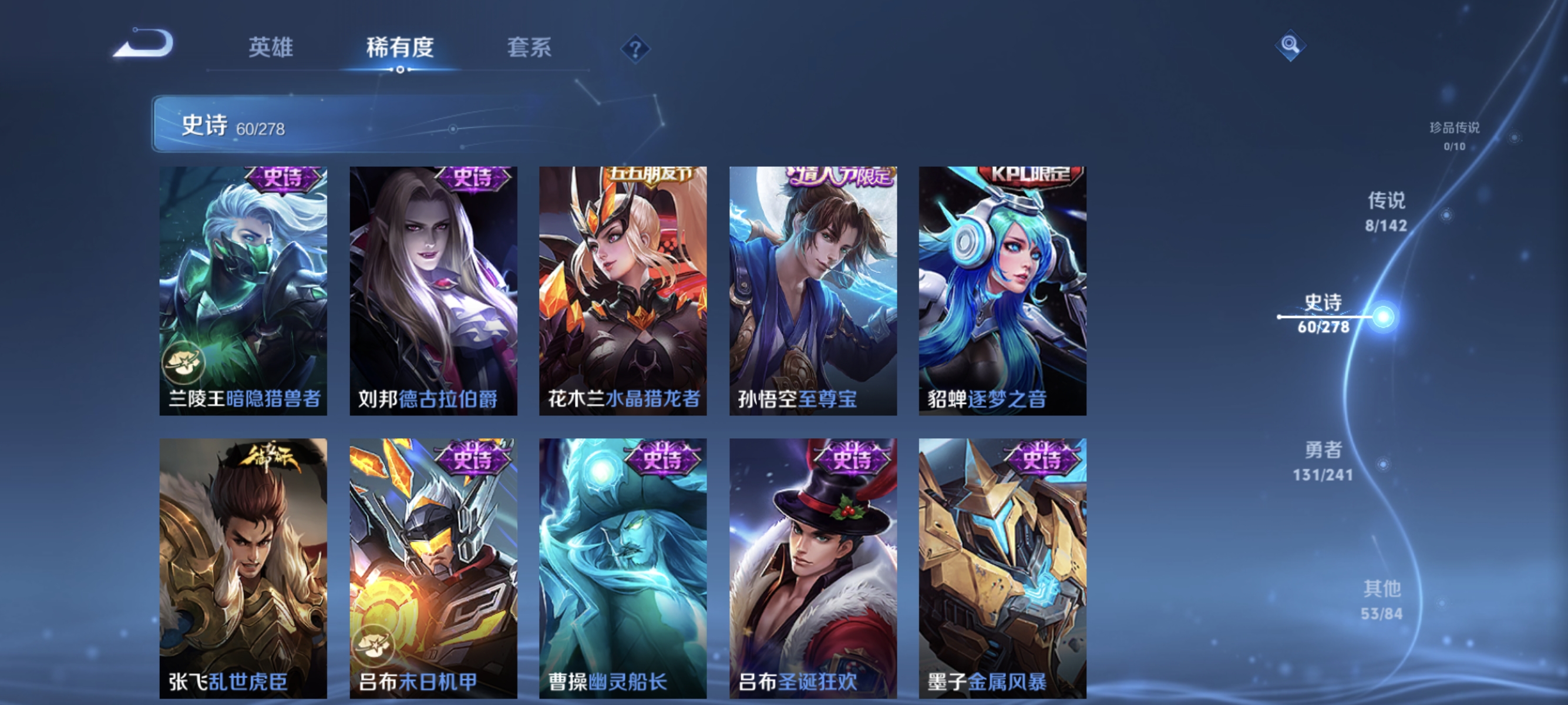Image resolution: width=1568 pixels, height=705 pixels.
Task: Open the 珍品传说 section
Action: pos(1454,130)
